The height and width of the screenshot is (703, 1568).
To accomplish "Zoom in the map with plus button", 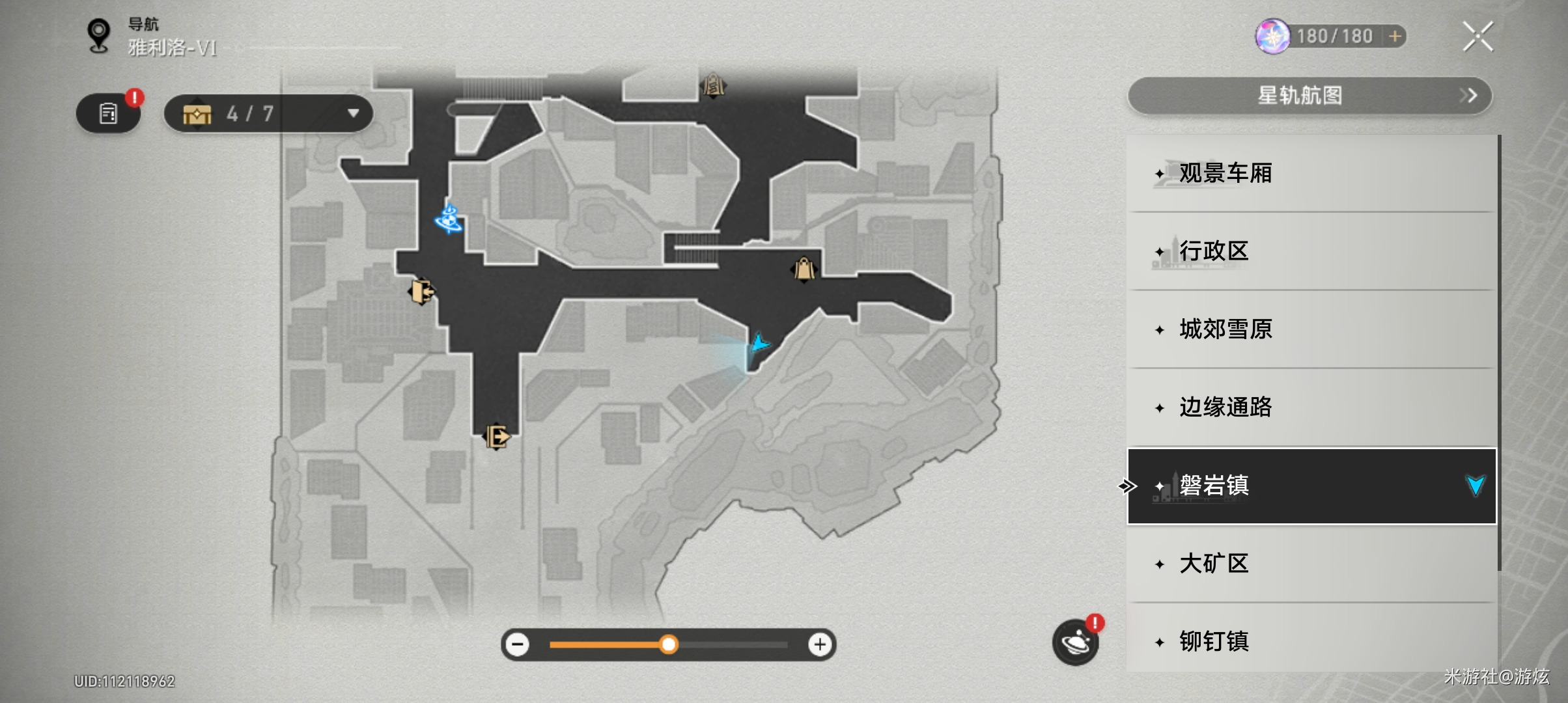I will (820, 644).
